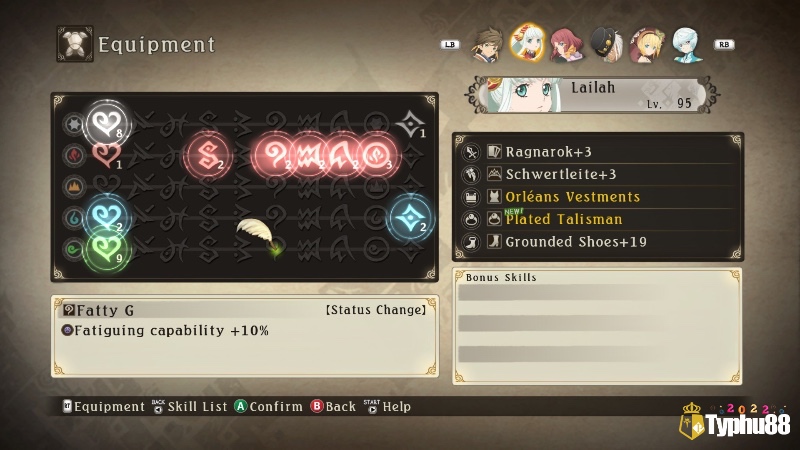Choose the blue heart skill with 2
800x450 pixels.
(x=103, y=213)
